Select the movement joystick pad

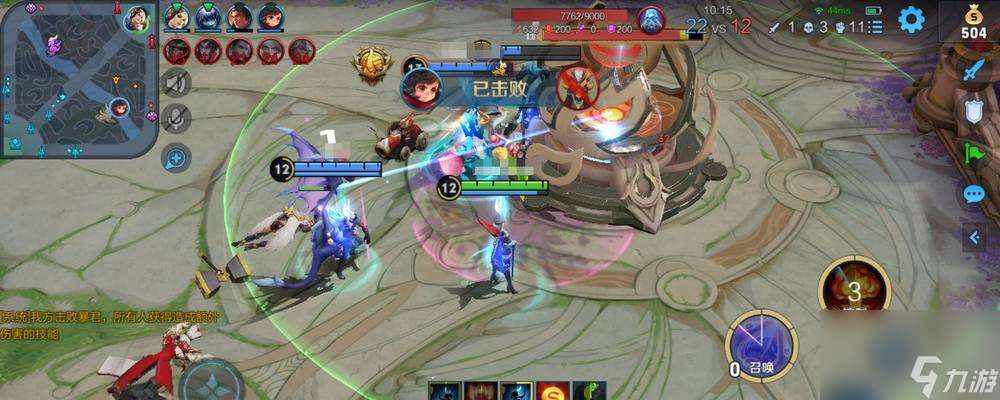pos(211,385)
